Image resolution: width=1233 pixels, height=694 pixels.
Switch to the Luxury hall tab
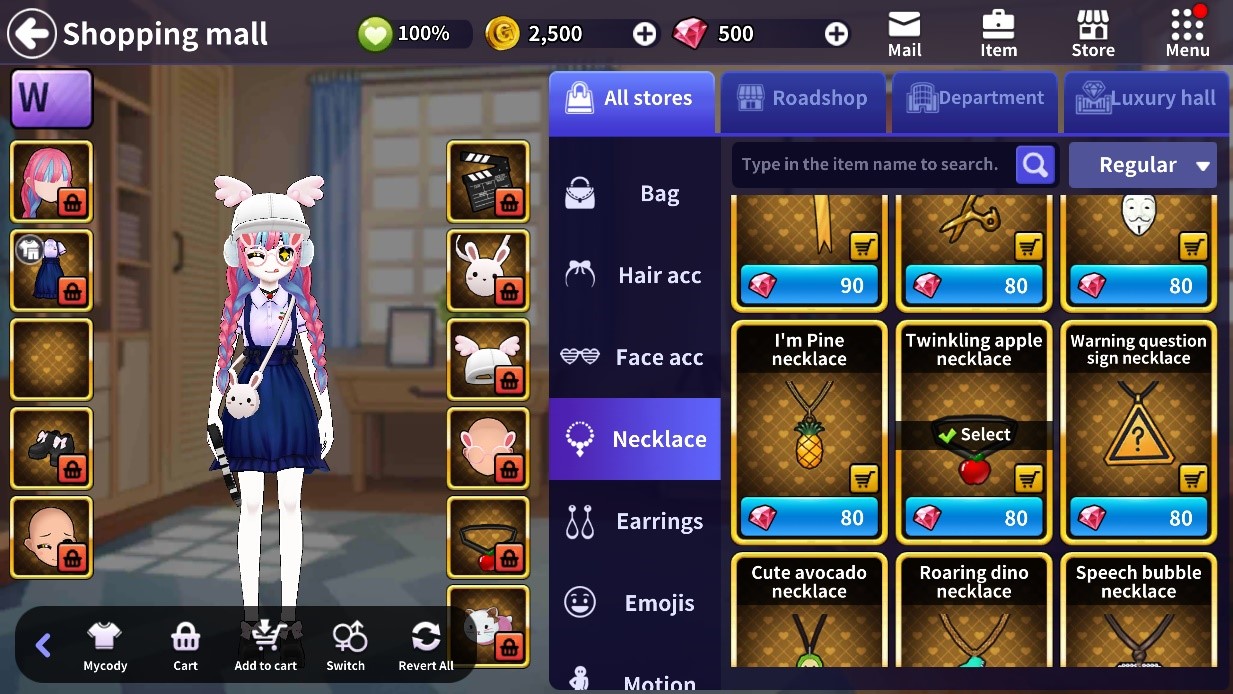(1146, 99)
